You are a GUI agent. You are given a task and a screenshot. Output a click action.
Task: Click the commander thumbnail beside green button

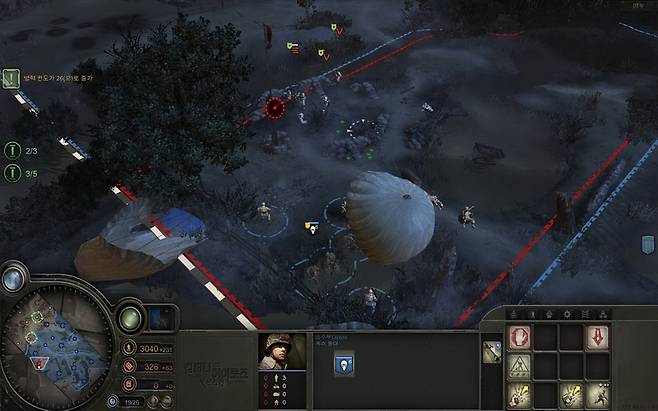coord(162,319)
